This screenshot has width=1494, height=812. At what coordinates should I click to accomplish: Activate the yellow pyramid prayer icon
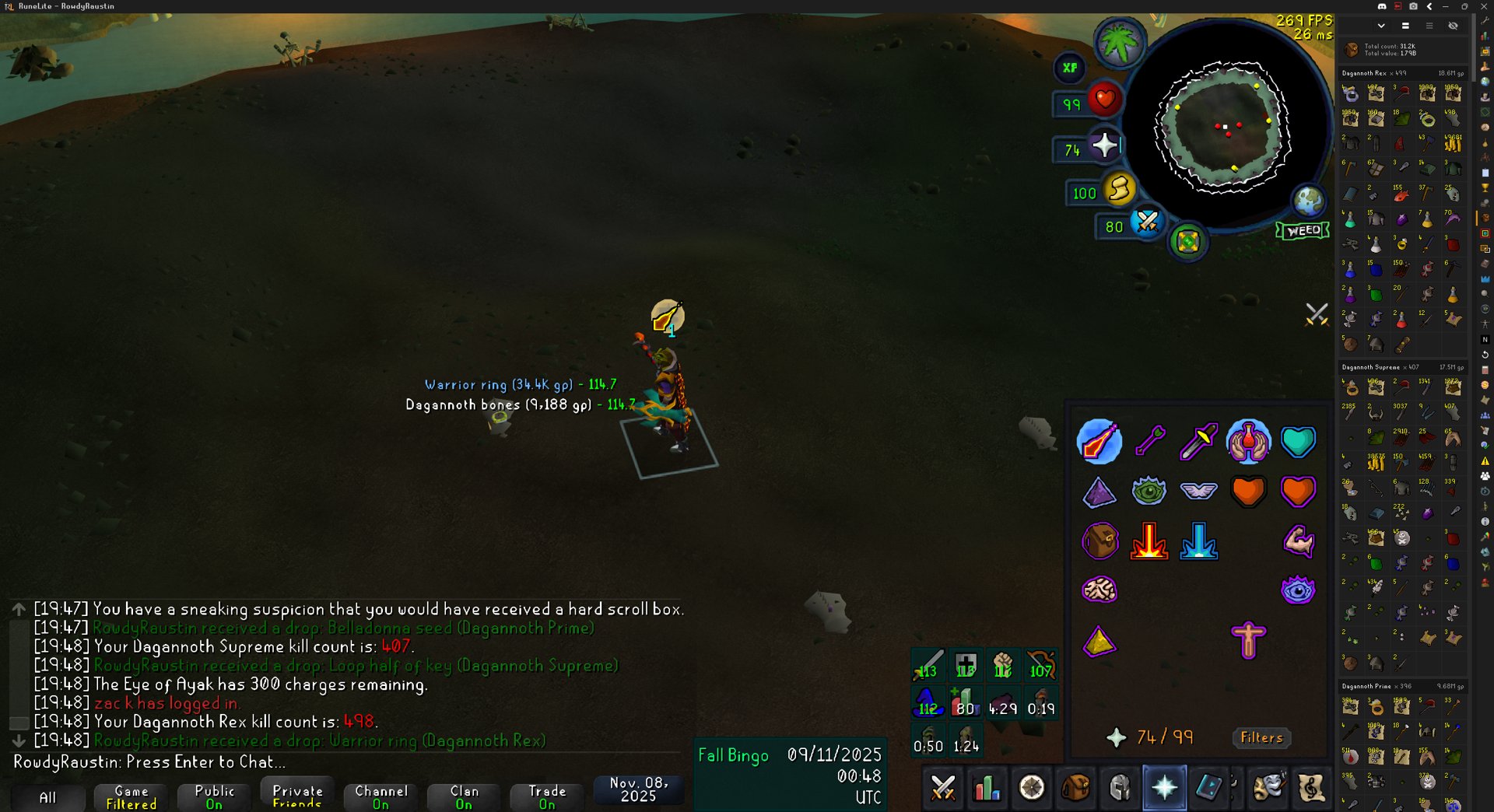[1099, 642]
